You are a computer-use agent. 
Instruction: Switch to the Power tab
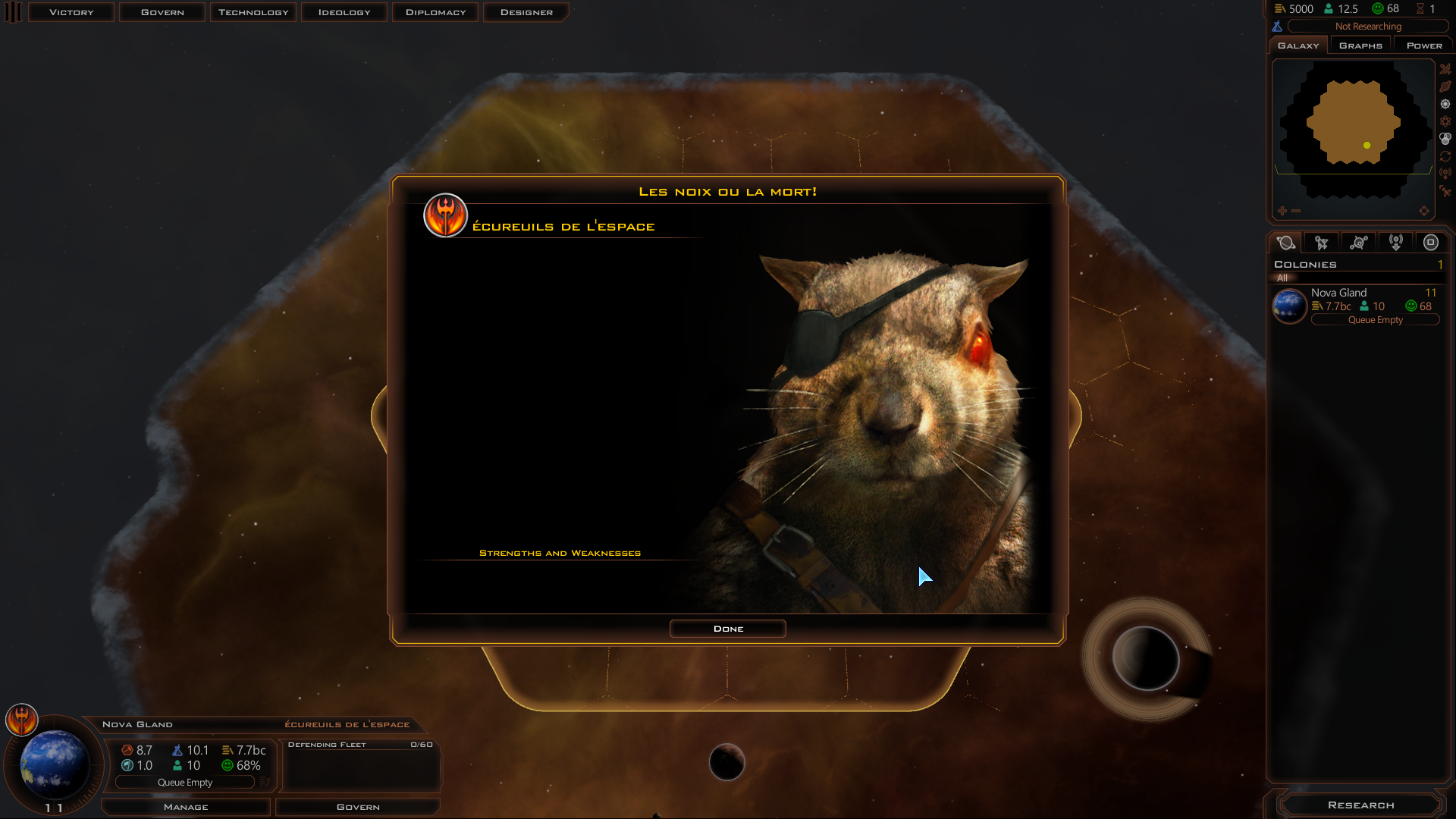tap(1423, 45)
